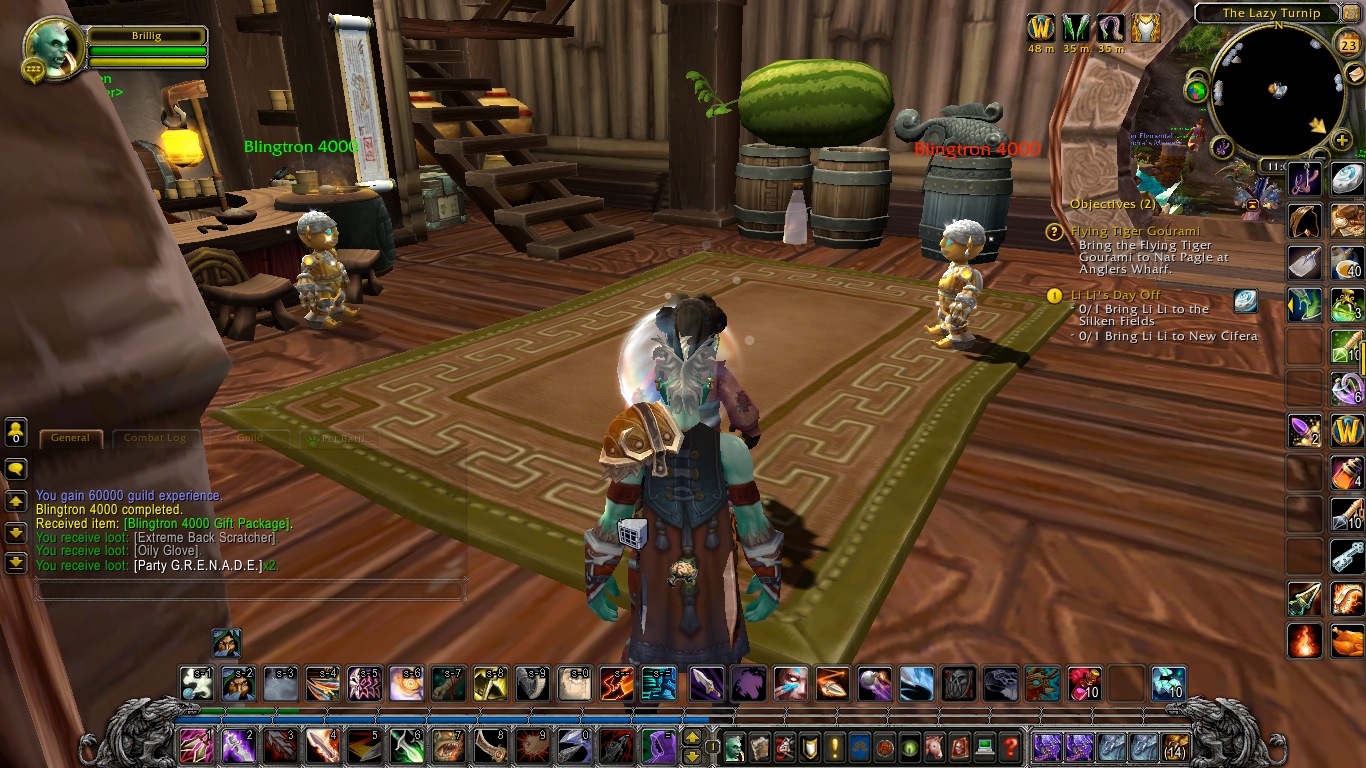
Task: Open the calendar showing day 23
Action: coord(1346,44)
